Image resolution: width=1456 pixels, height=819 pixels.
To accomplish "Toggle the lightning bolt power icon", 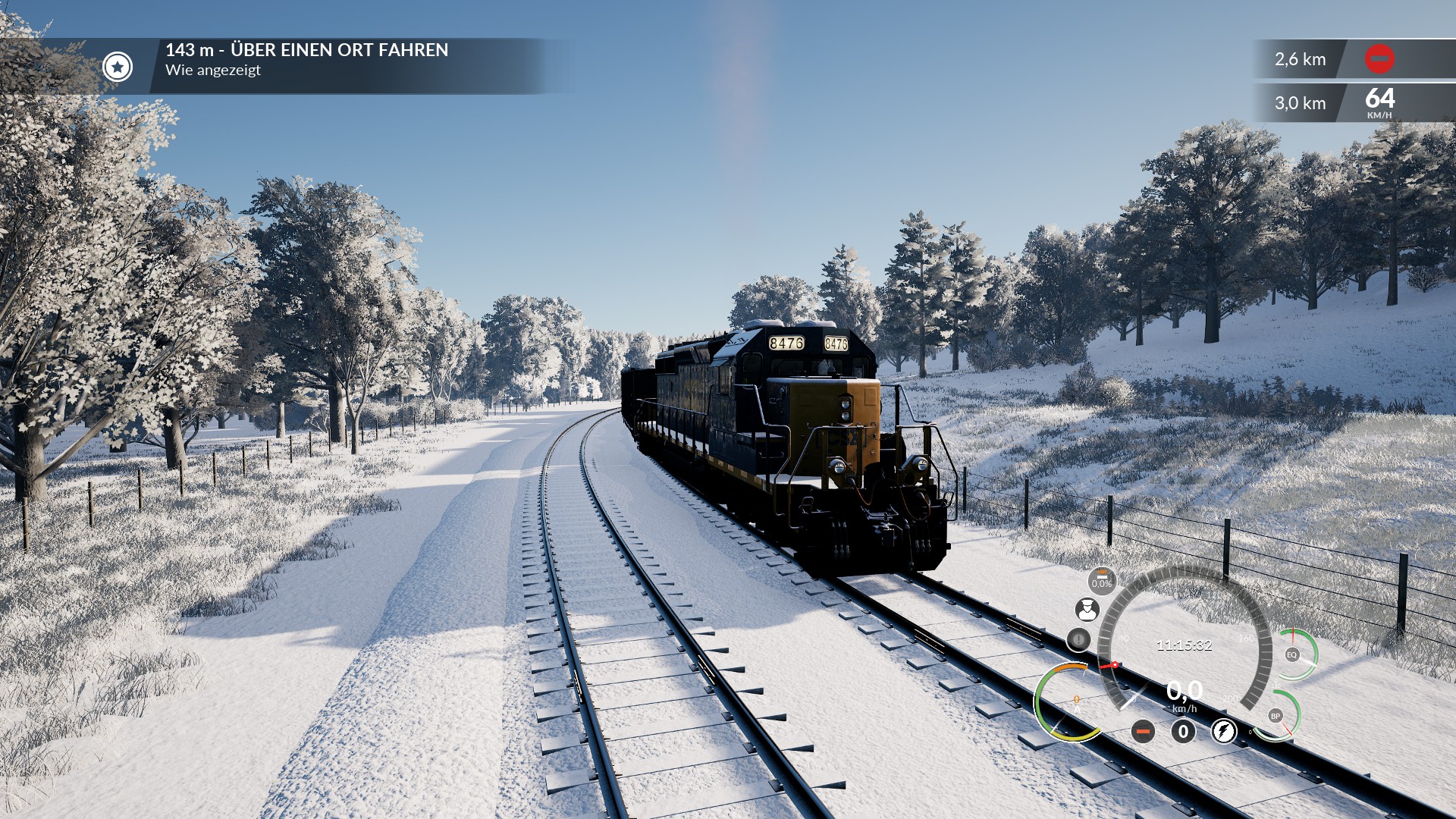I will coord(1223,731).
